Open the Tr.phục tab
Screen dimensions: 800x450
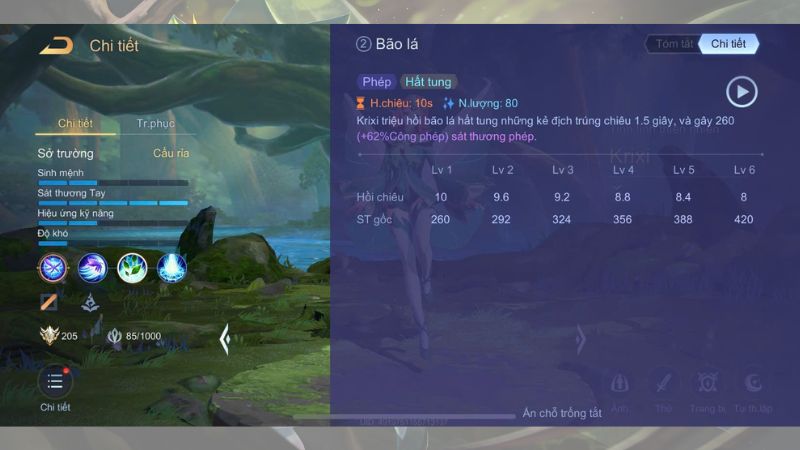tap(155, 123)
